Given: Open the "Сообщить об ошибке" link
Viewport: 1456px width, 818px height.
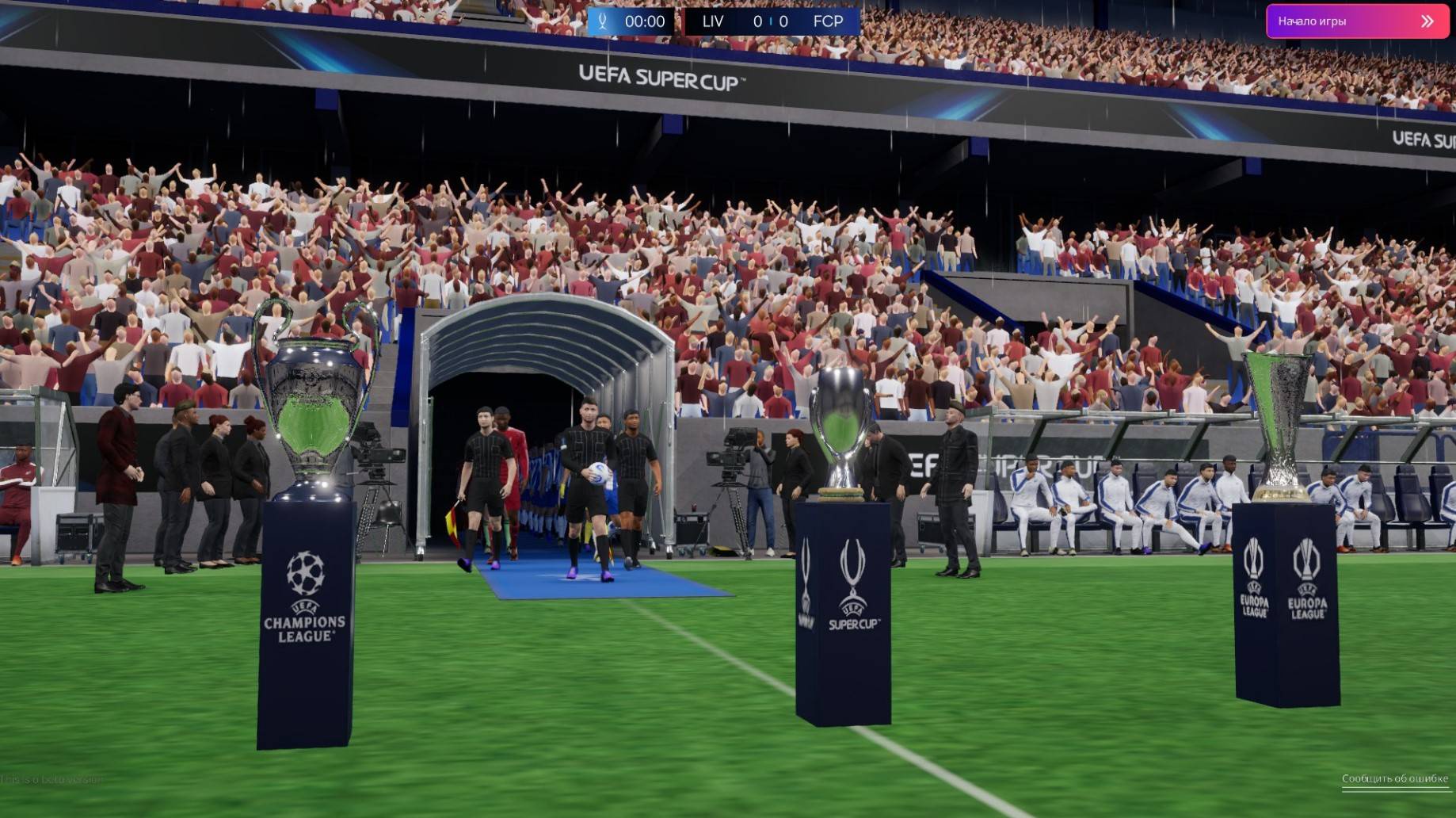Looking at the screenshot, I should pyautogui.click(x=1394, y=778).
